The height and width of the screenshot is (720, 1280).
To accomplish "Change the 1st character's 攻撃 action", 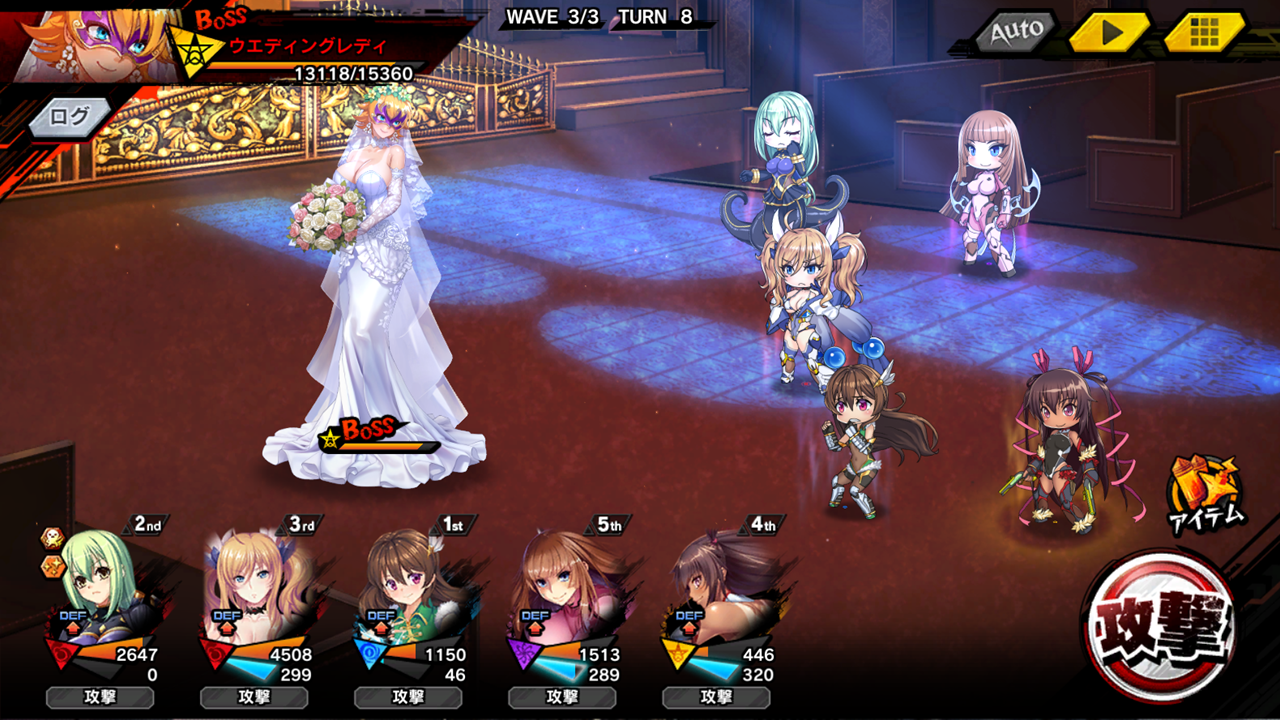I will click(x=408, y=697).
